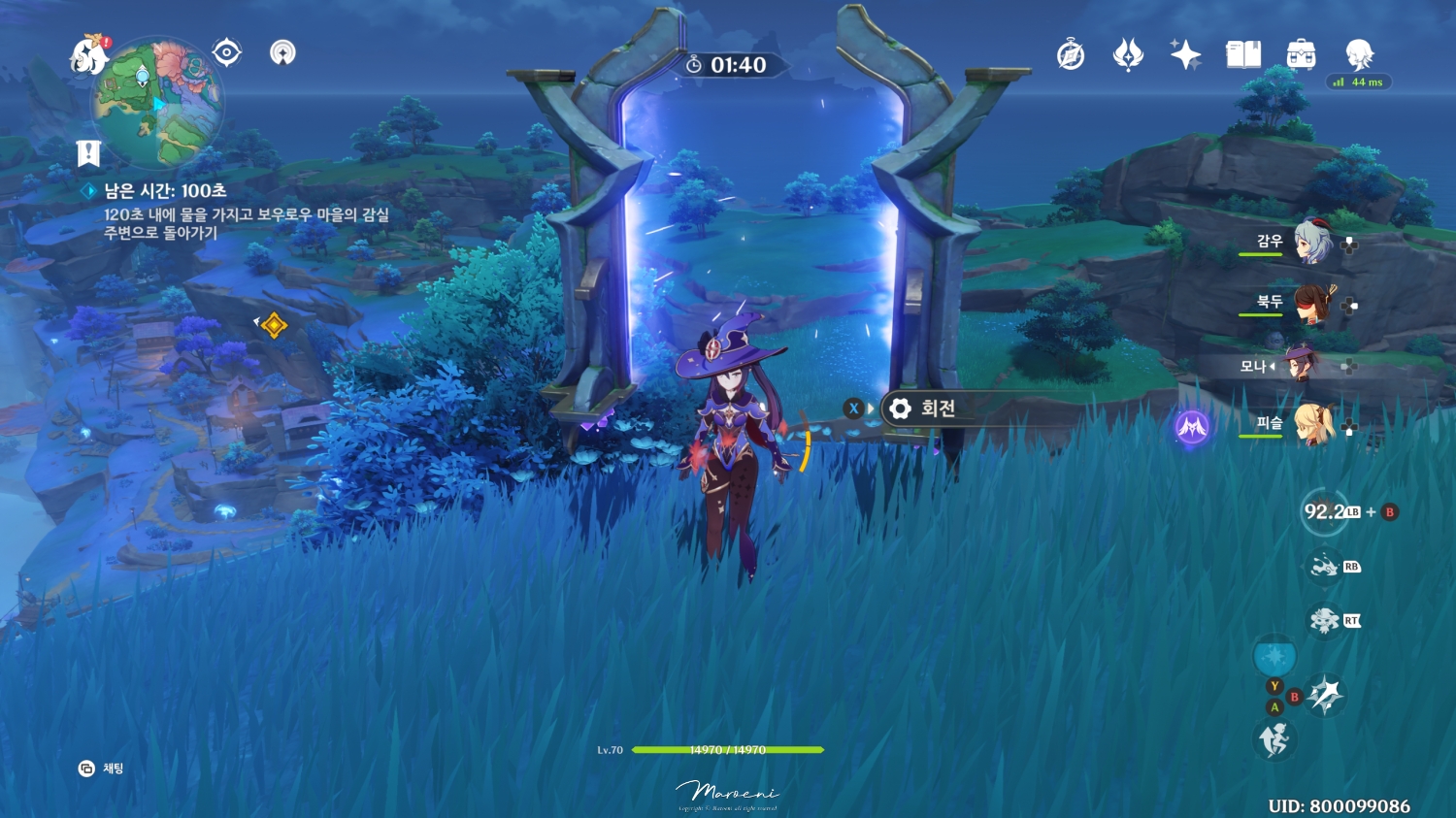
Task: Open the Battle Pass wings icon
Action: pos(1127,55)
